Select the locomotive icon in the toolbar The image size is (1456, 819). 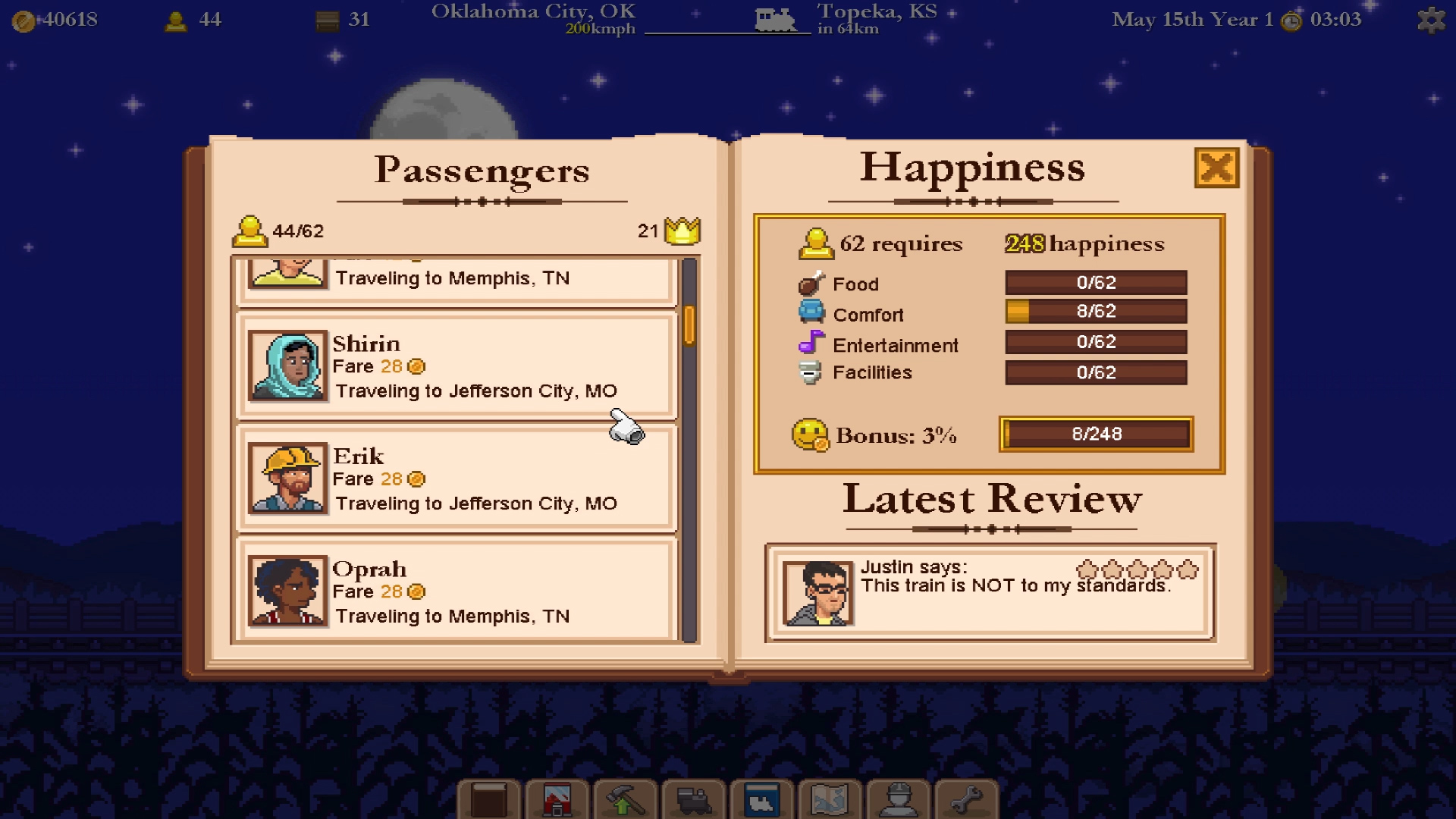(695, 799)
